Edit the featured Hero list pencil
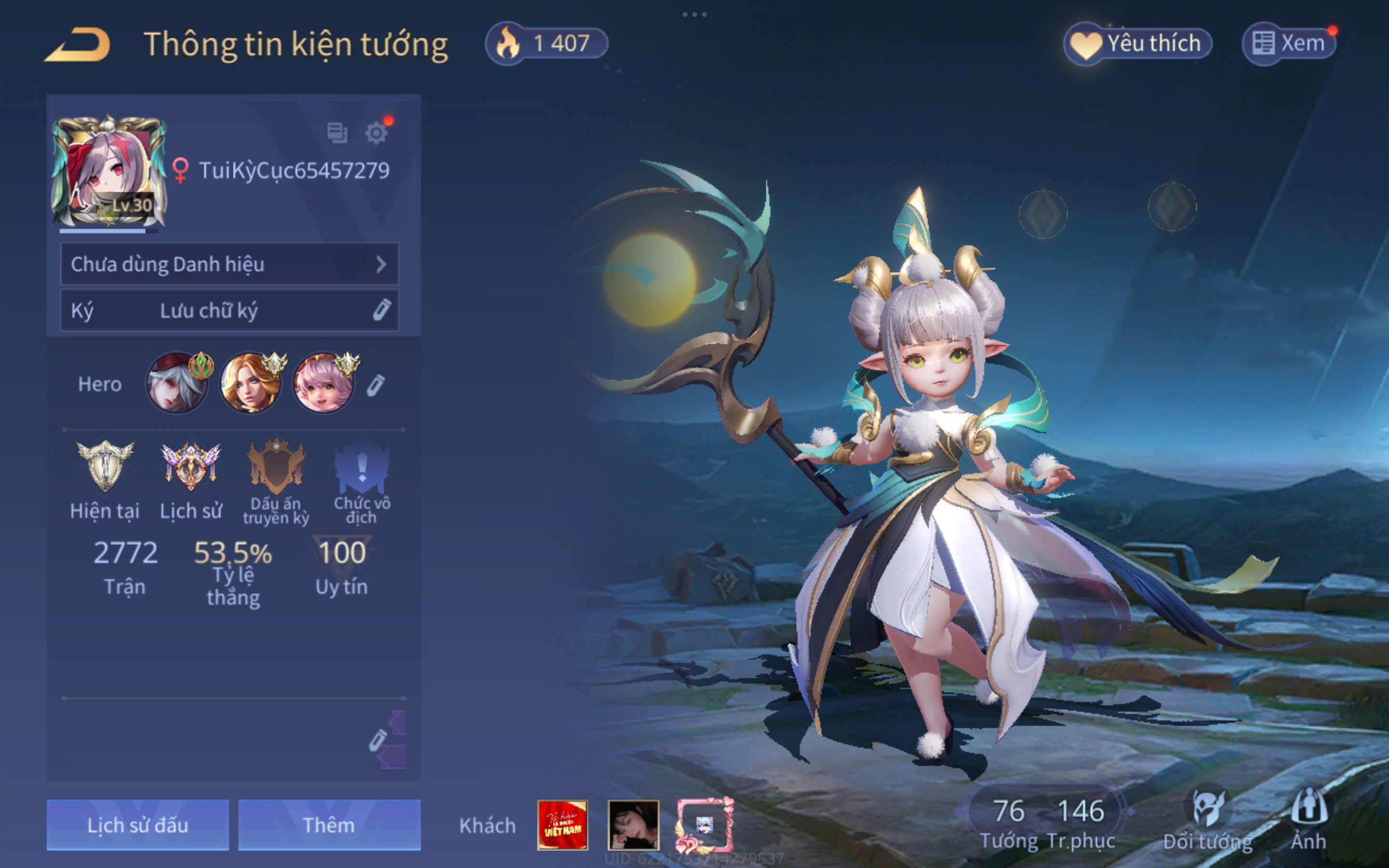The height and width of the screenshot is (868, 1389). (x=376, y=385)
